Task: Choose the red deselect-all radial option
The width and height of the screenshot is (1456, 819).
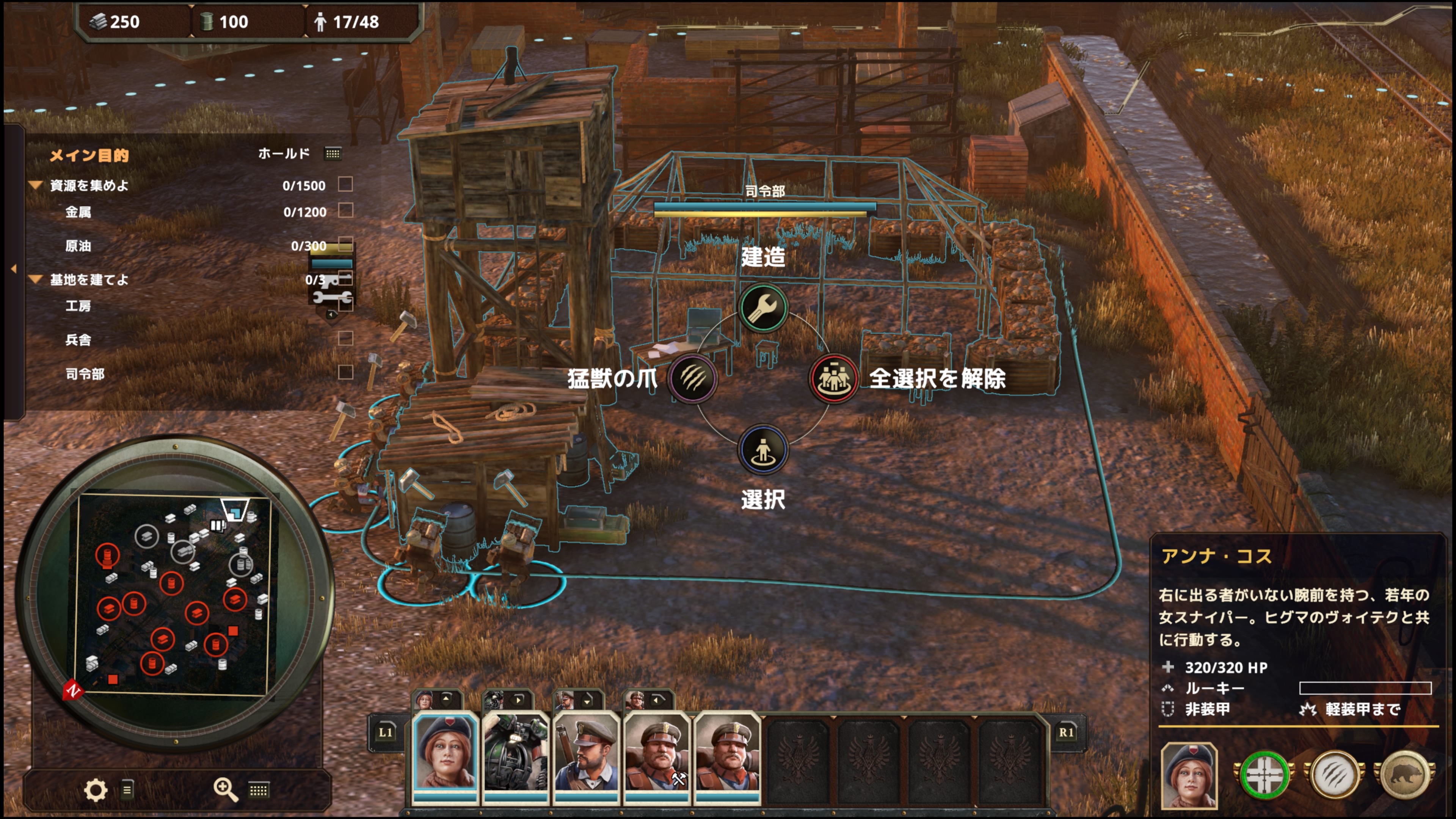Action: click(x=833, y=378)
